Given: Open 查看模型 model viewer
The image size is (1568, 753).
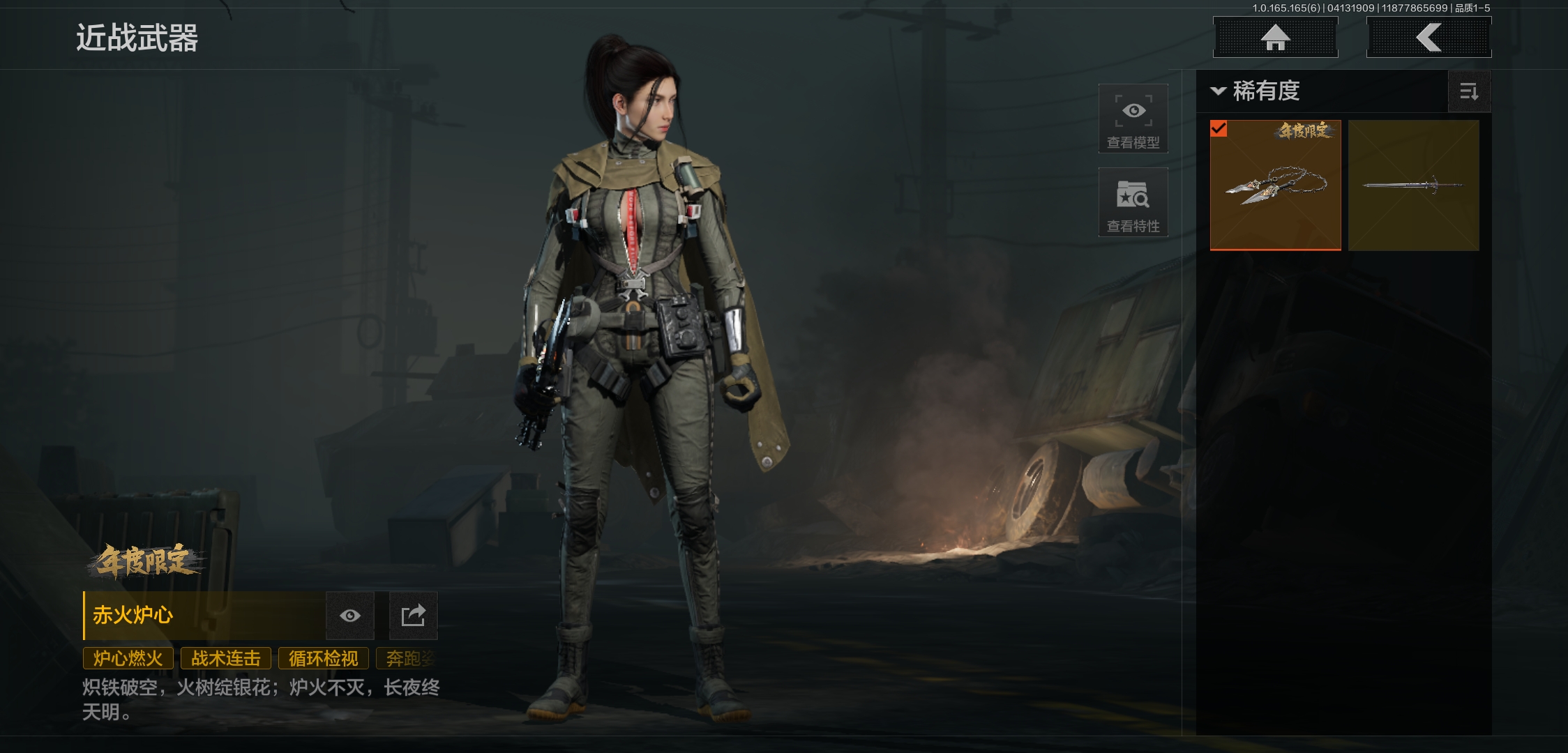Looking at the screenshot, I should (x=1133, y=119).
